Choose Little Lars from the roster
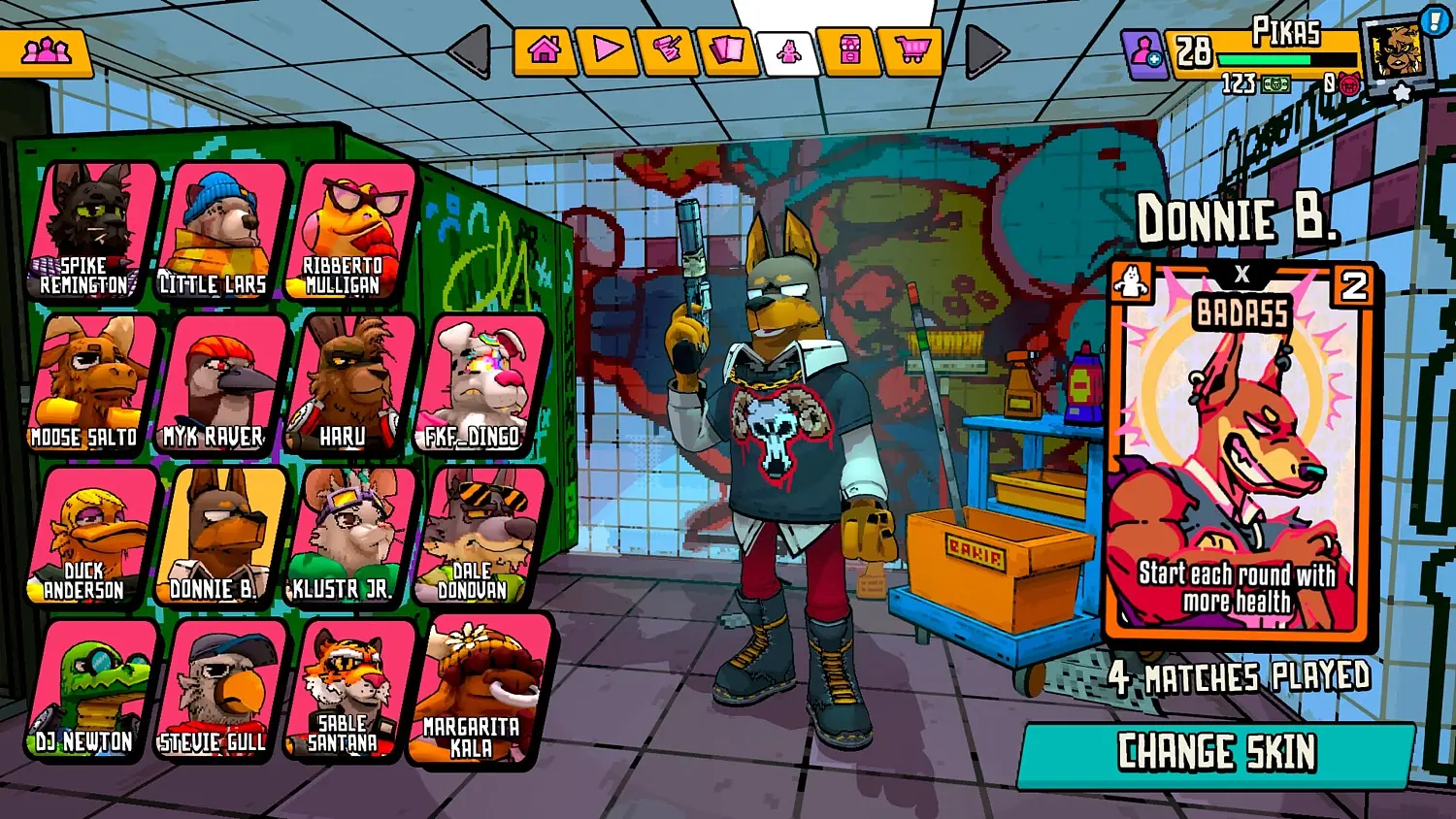The width and height of the screenshot is (1456, 819). [x=220, y=232]
